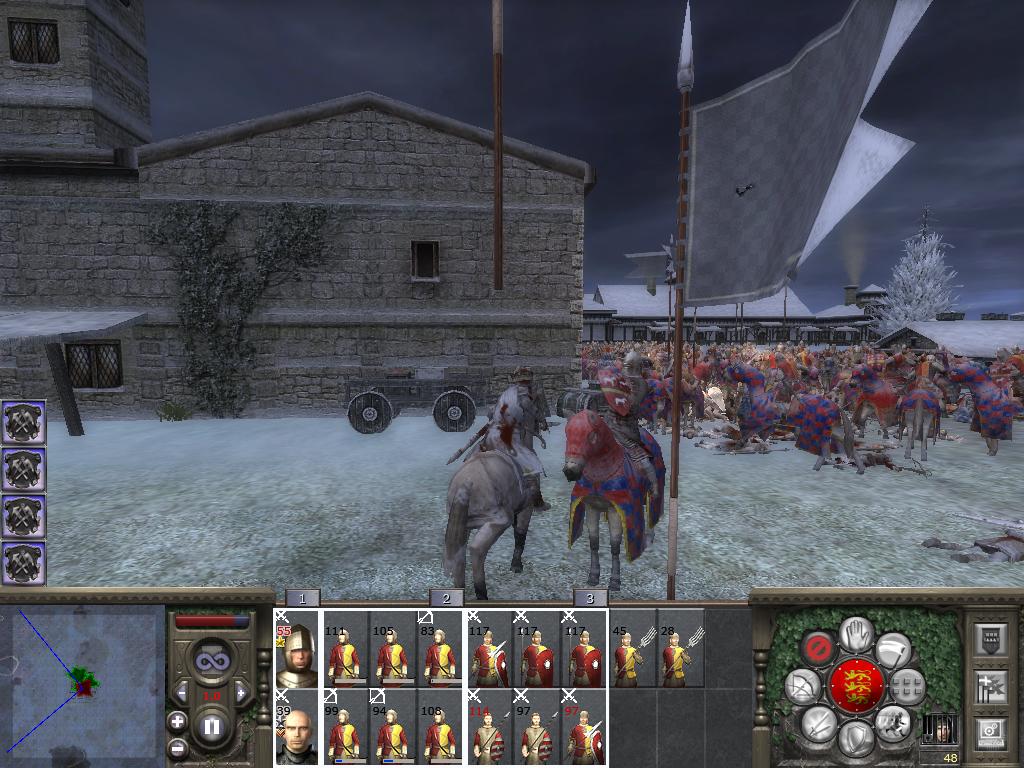
Task: Select the pitchfork peasant unit with 45 men
Action: pyautogui.click(x=632, y=649)
